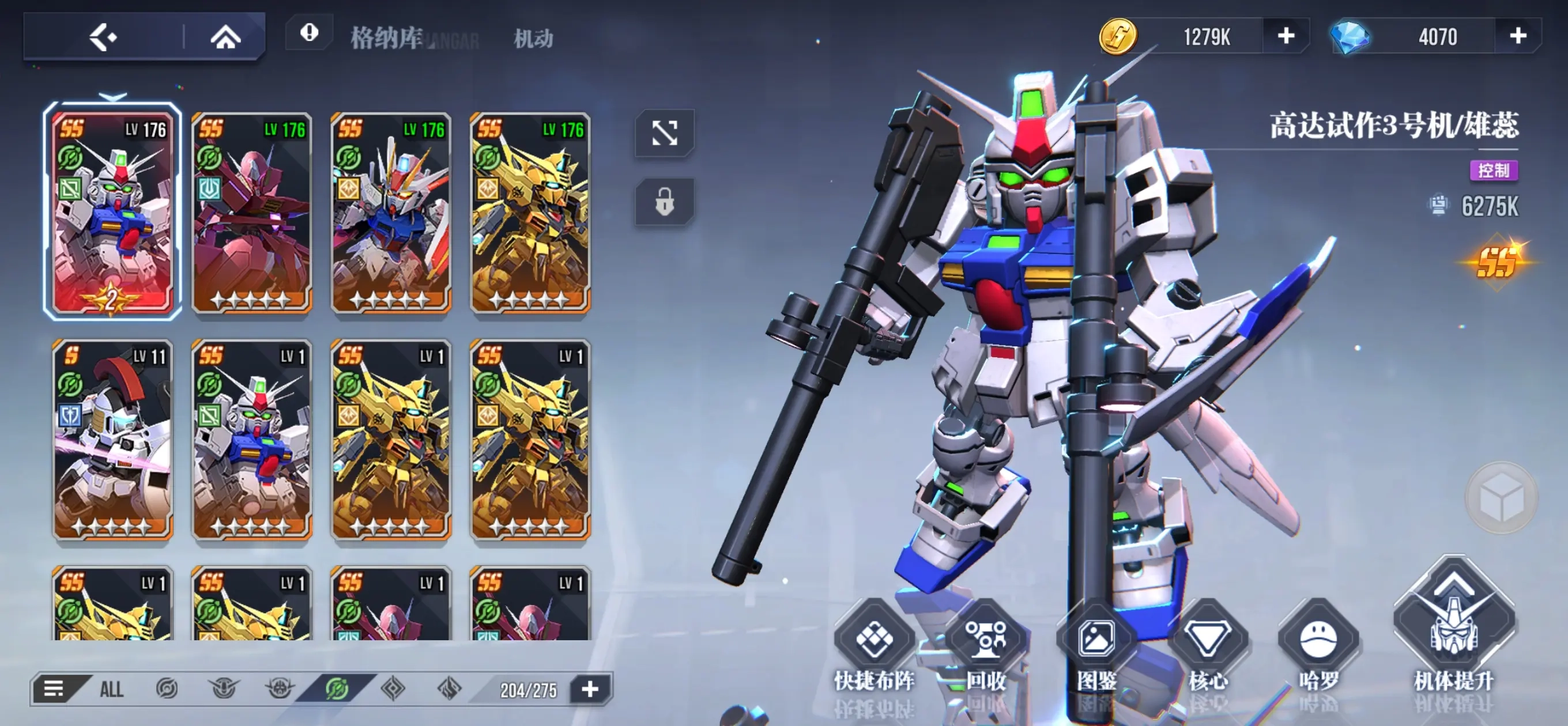Select the S-rank level 11 mech card
Image resolution: width=1568 pixels, height=726 pixels.
(x=112, y=440)
